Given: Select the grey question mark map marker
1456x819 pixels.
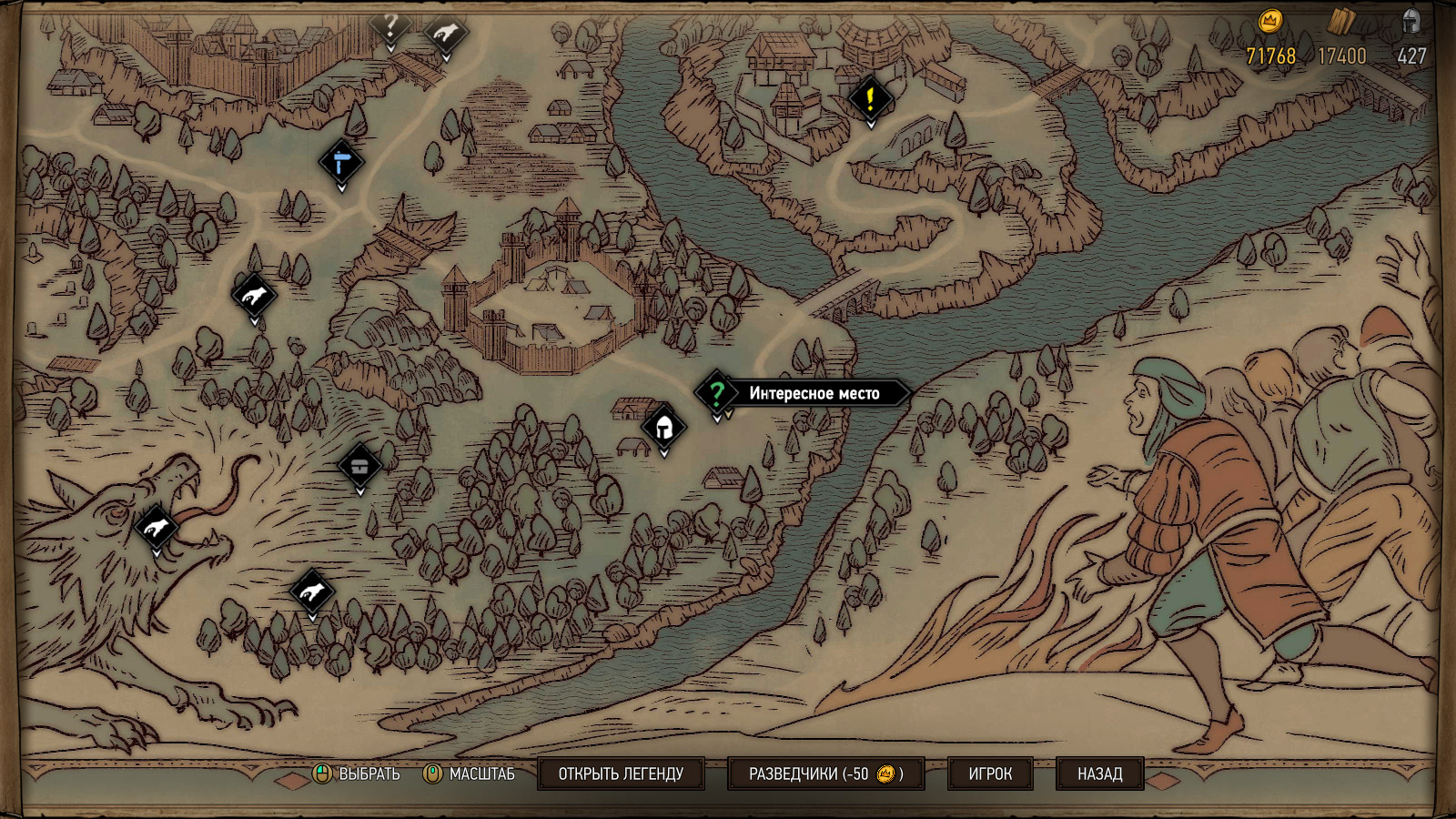Looking at the screenshot, I should click(390, 27).
